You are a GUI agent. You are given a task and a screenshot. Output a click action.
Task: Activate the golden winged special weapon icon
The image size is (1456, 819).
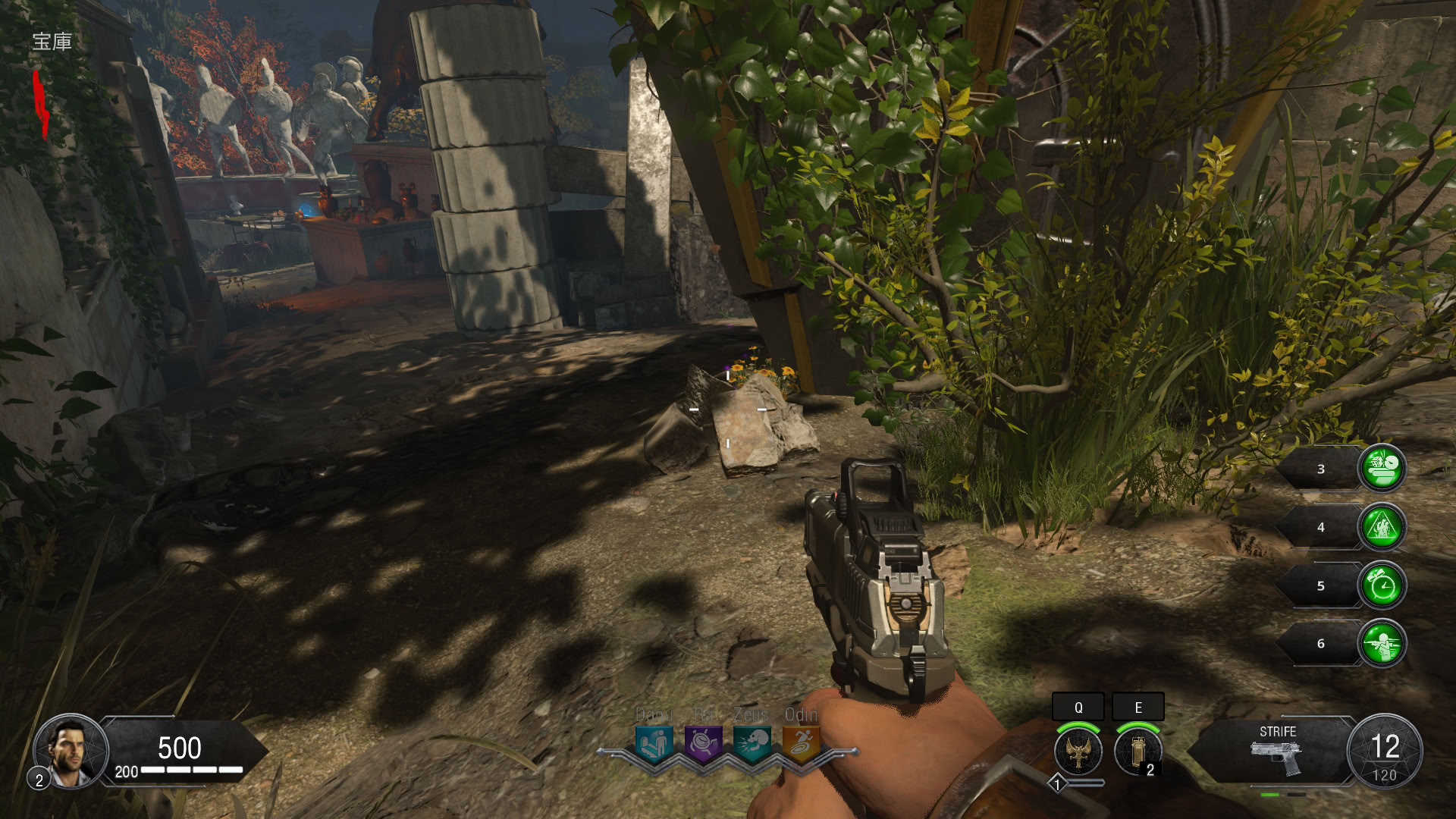point(1078,751)
